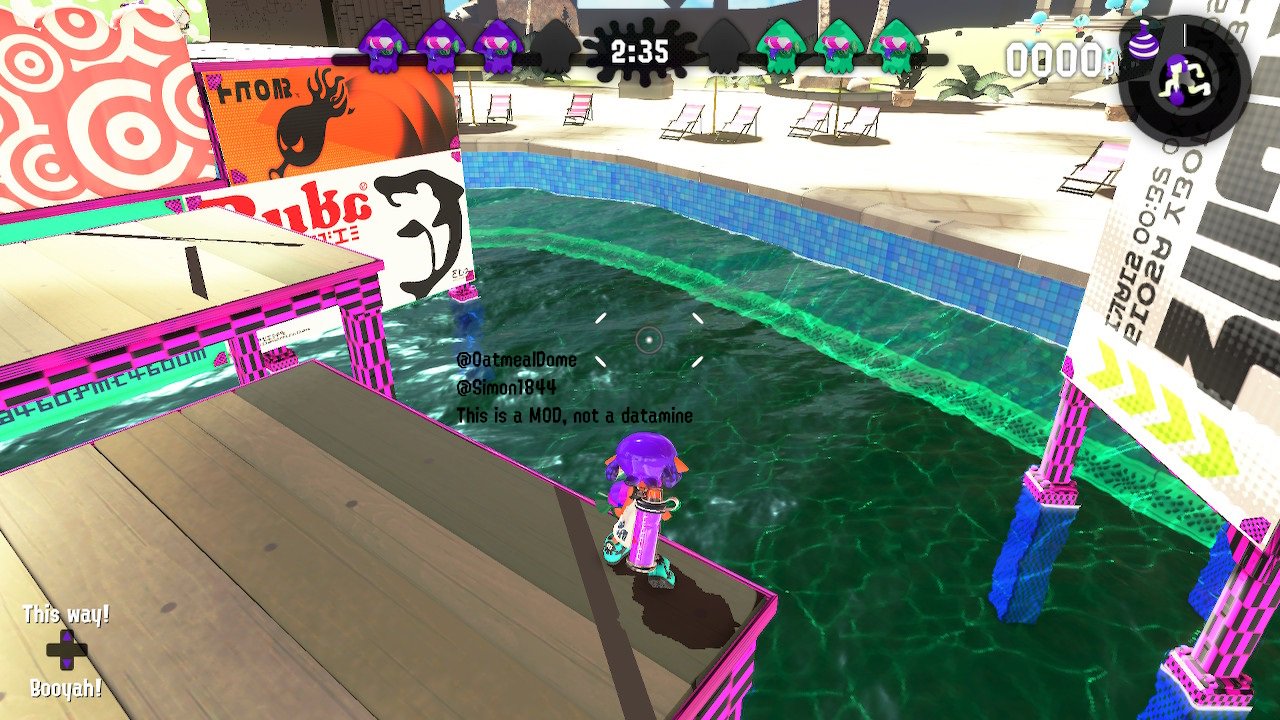Click the Splat Bomb sub weapon icon
This screenshot has height=720, width=1280.
point(1143,42)
